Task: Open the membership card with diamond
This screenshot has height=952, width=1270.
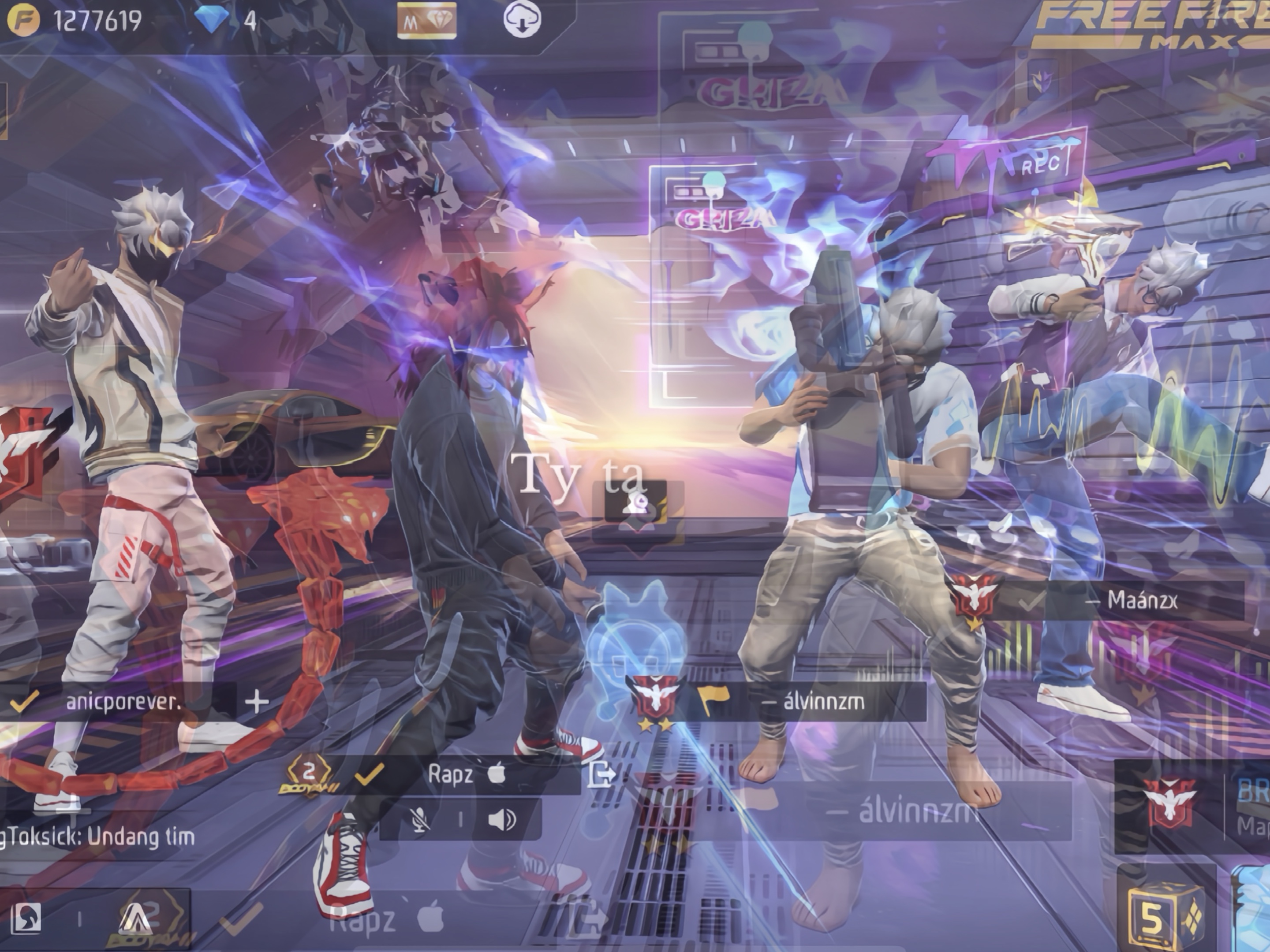Action: click(x=426, y=21)
